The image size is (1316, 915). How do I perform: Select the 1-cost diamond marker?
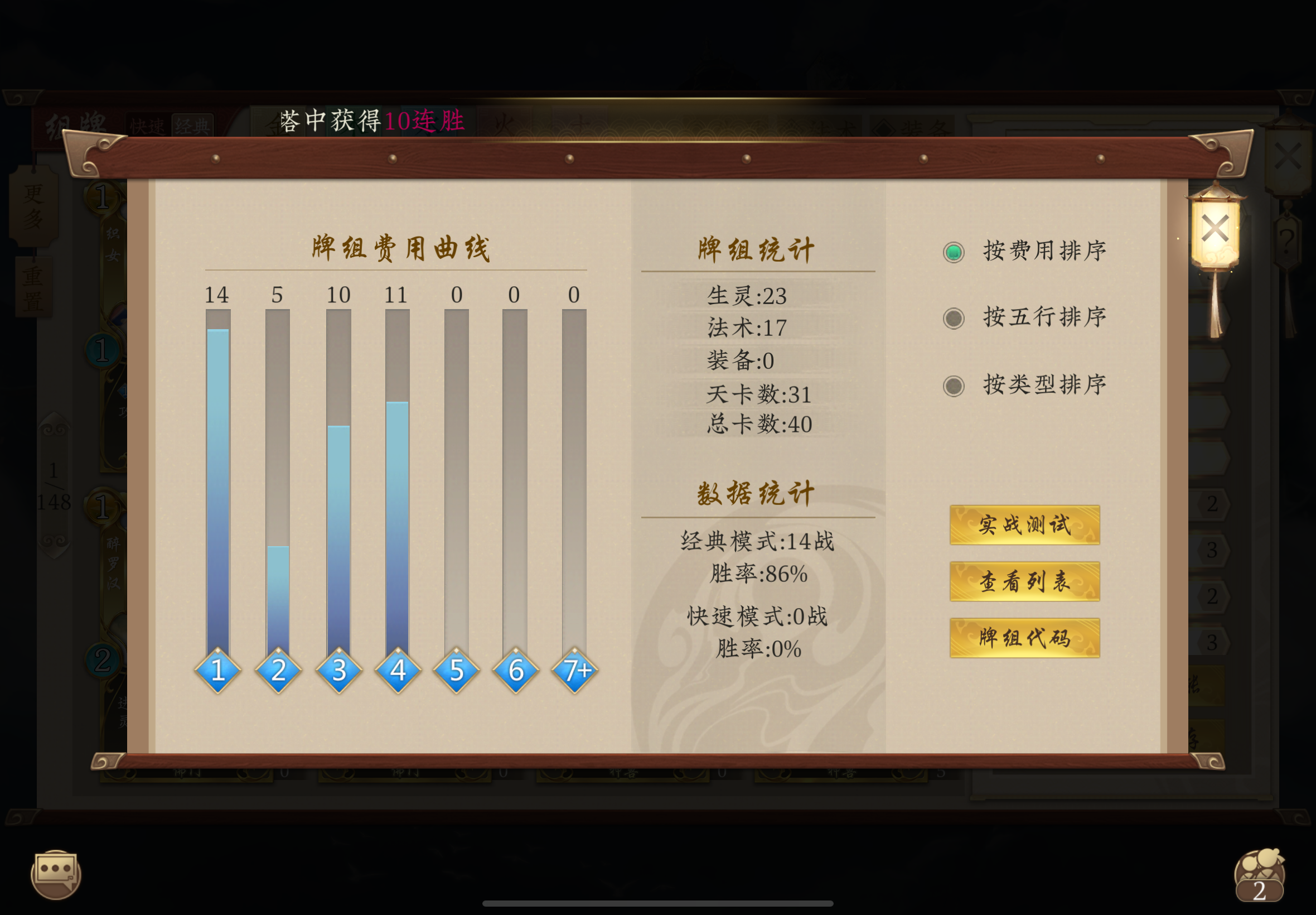pos(218,670)
